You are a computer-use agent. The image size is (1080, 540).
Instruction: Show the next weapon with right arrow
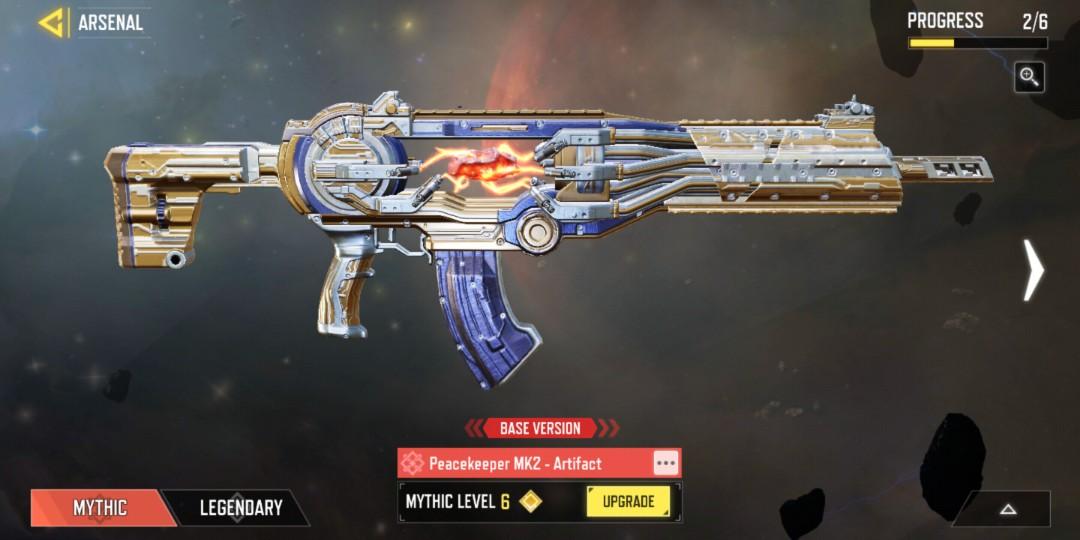pos(1033,270)
